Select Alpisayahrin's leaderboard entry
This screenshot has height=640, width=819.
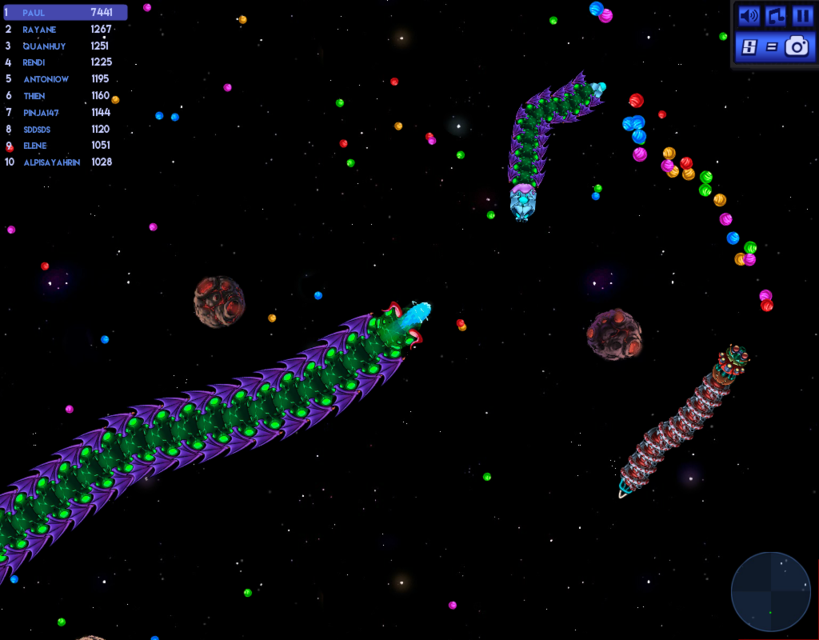[65, 162]
